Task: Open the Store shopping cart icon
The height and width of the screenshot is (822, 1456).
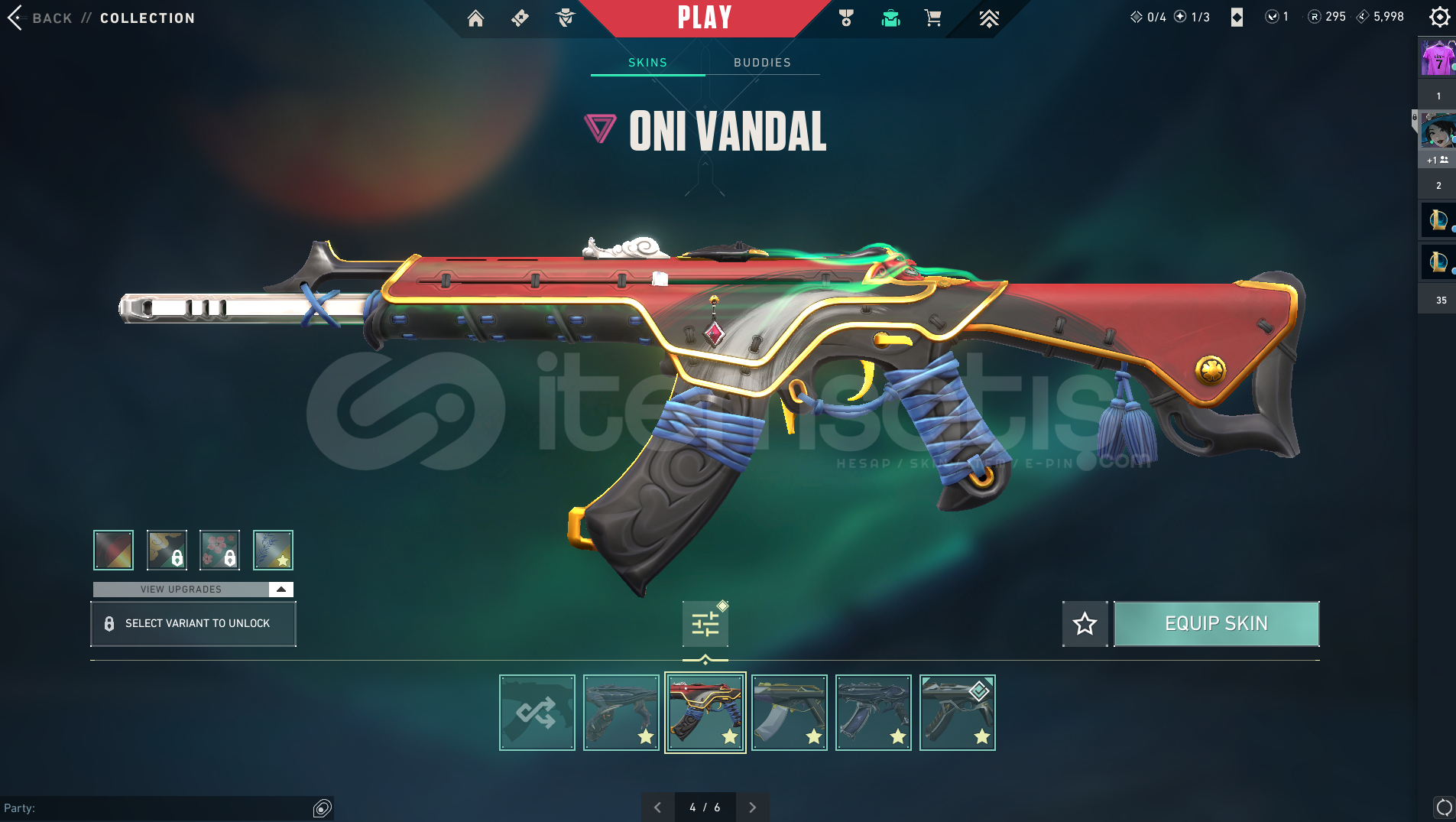Action: pyautogui.click(x=933, y=18)
